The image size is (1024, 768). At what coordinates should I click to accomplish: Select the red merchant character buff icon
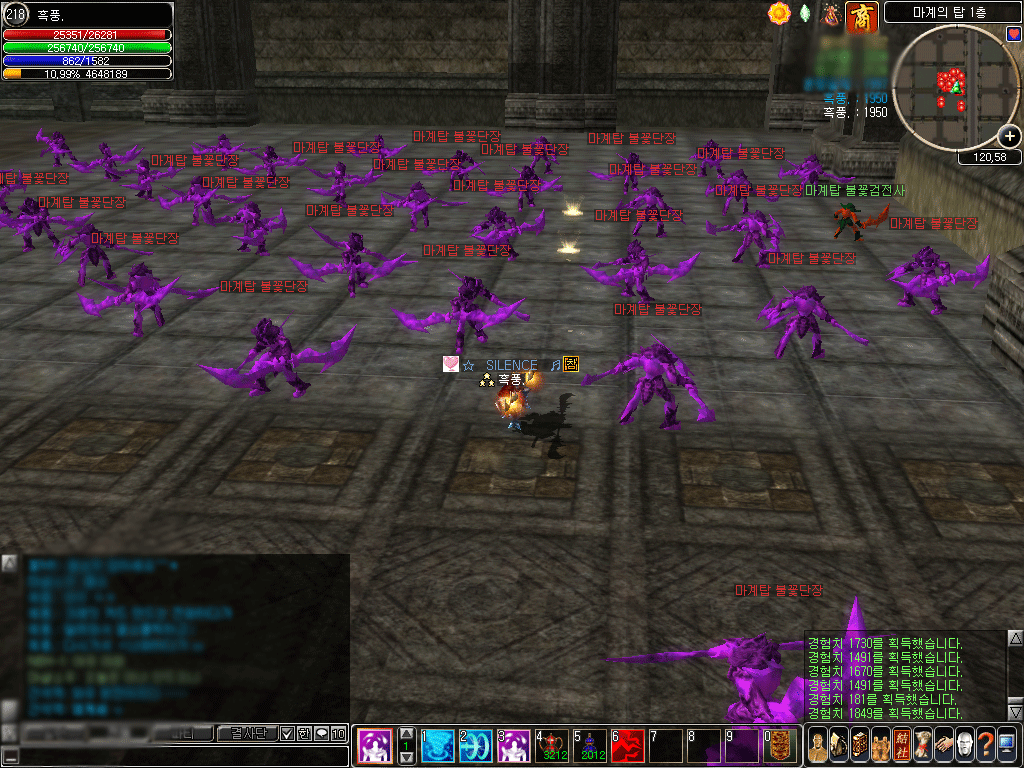pos(860,15)
